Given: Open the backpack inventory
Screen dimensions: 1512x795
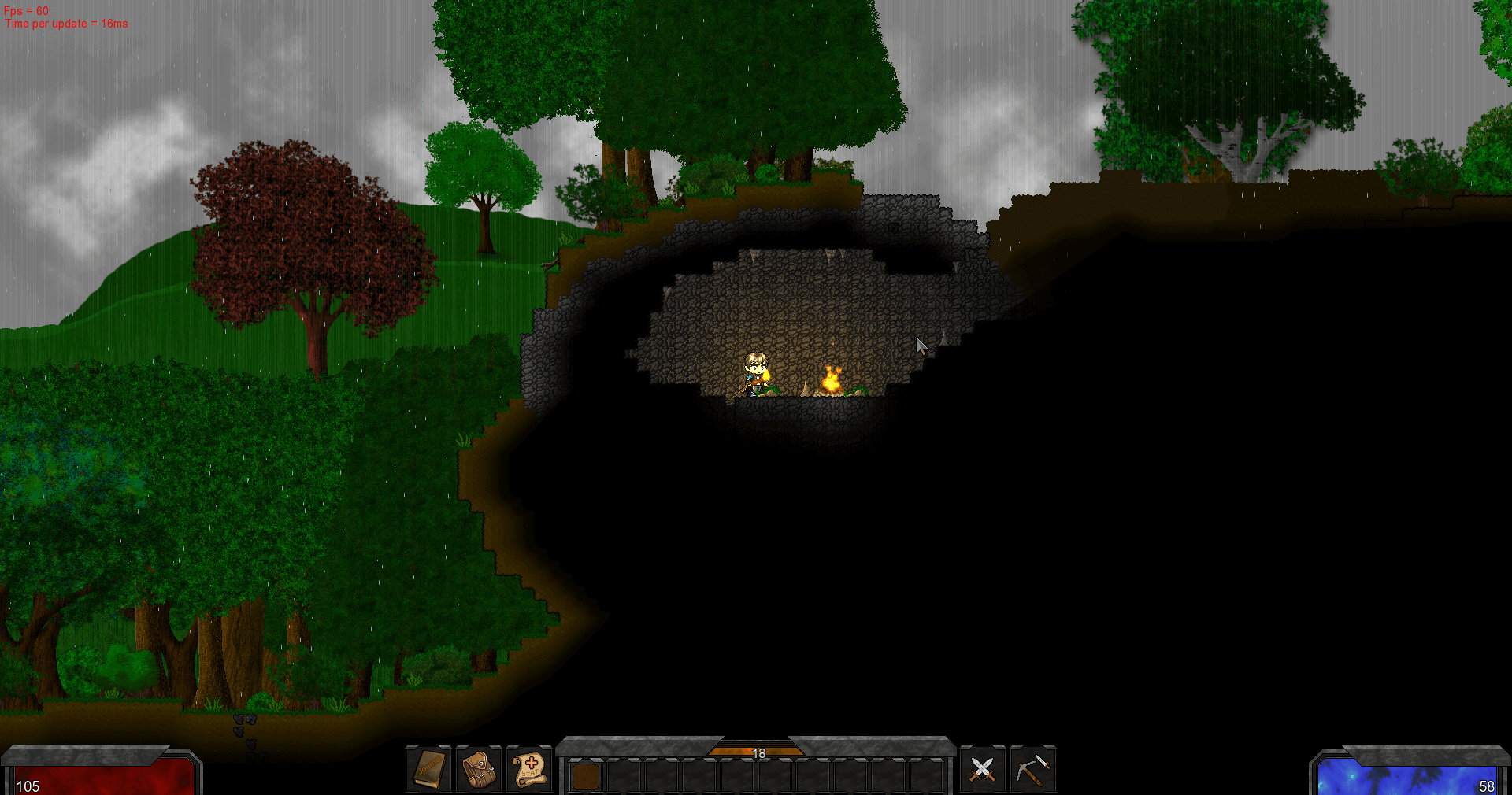Looking at the screenshot, I should tap(479, 769).
